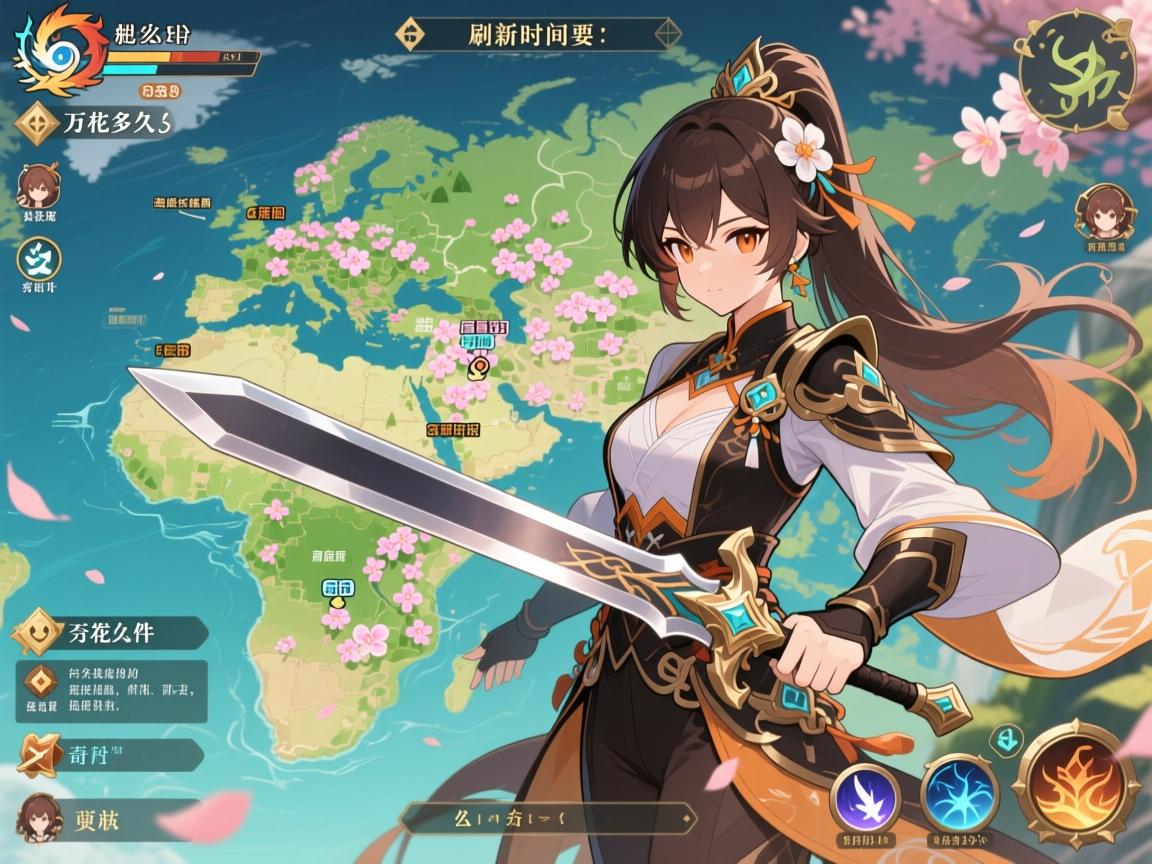Select the brown-haired portrait below the rune emblem
Screen dimensions: 1152x864
(1102, 212)
